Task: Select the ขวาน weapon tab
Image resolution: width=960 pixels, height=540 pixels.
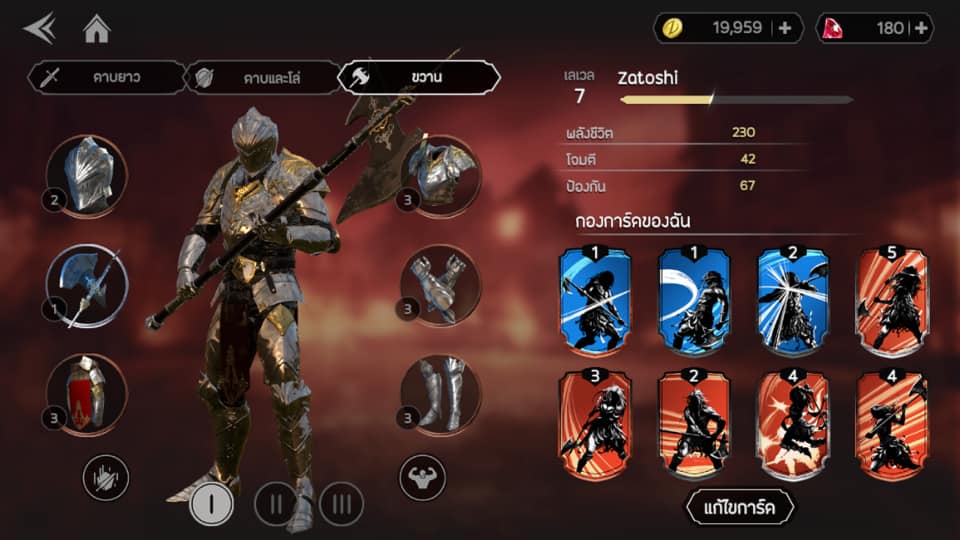Action: tap(418, 77)
